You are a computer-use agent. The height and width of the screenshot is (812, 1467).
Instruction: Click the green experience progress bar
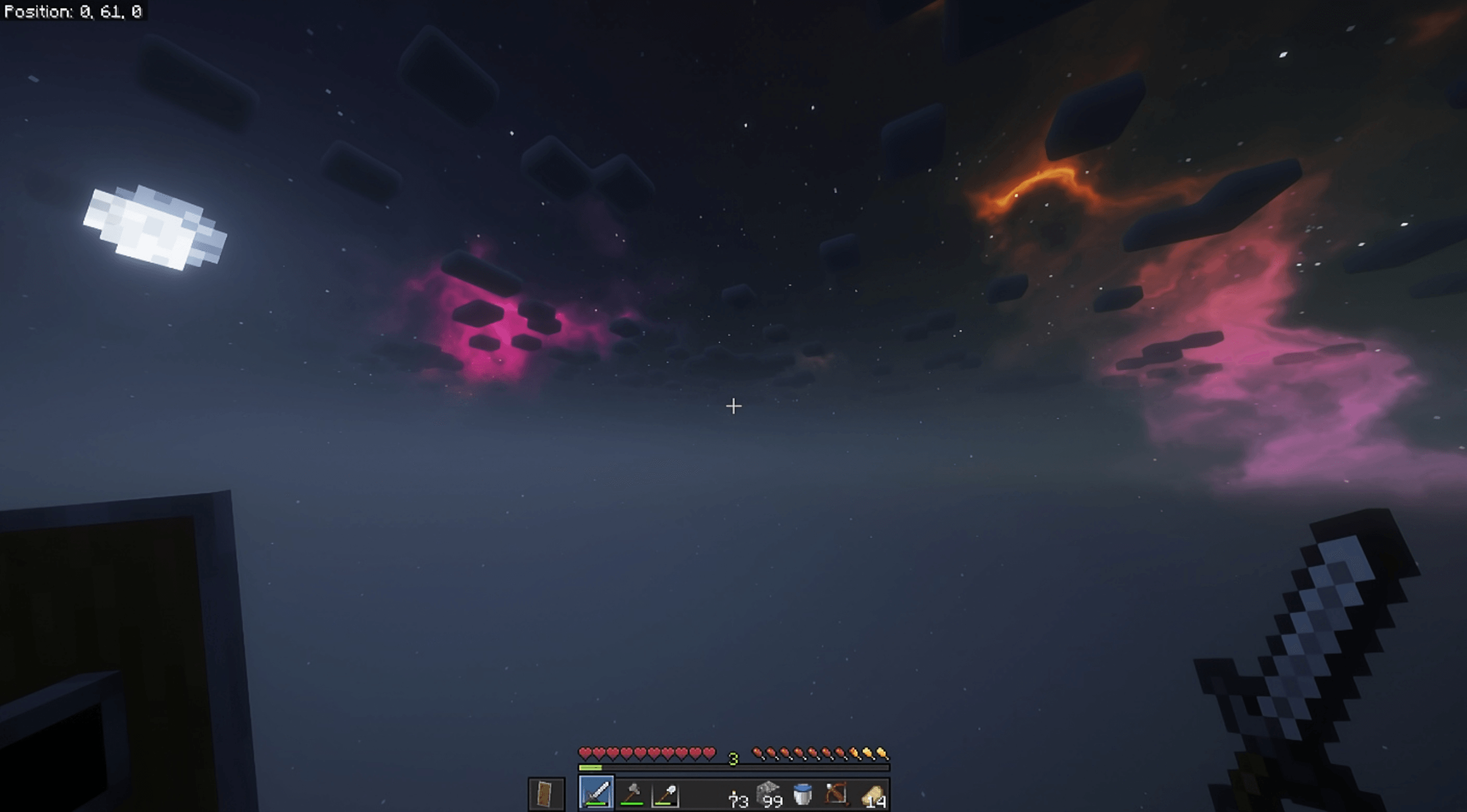click(590, 768)
